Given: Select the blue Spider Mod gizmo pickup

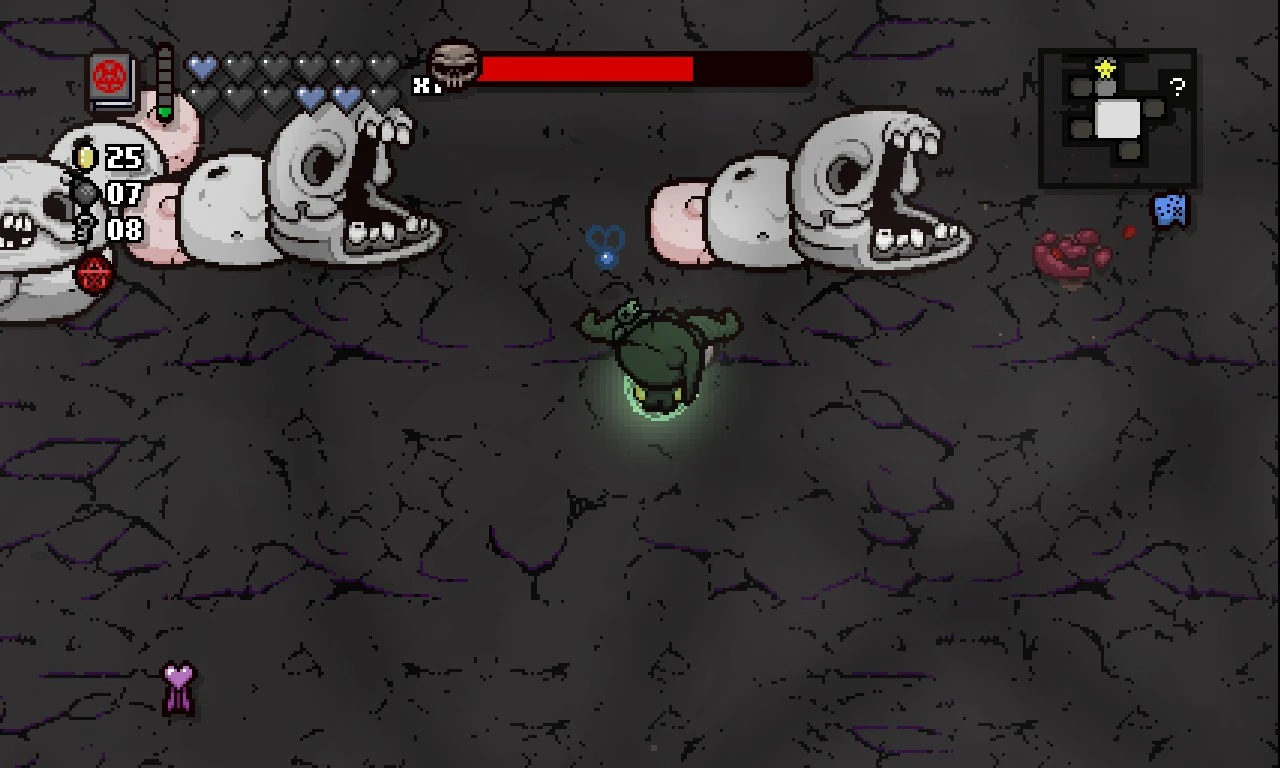Looking at the screenshot, I should (1168, 209).
